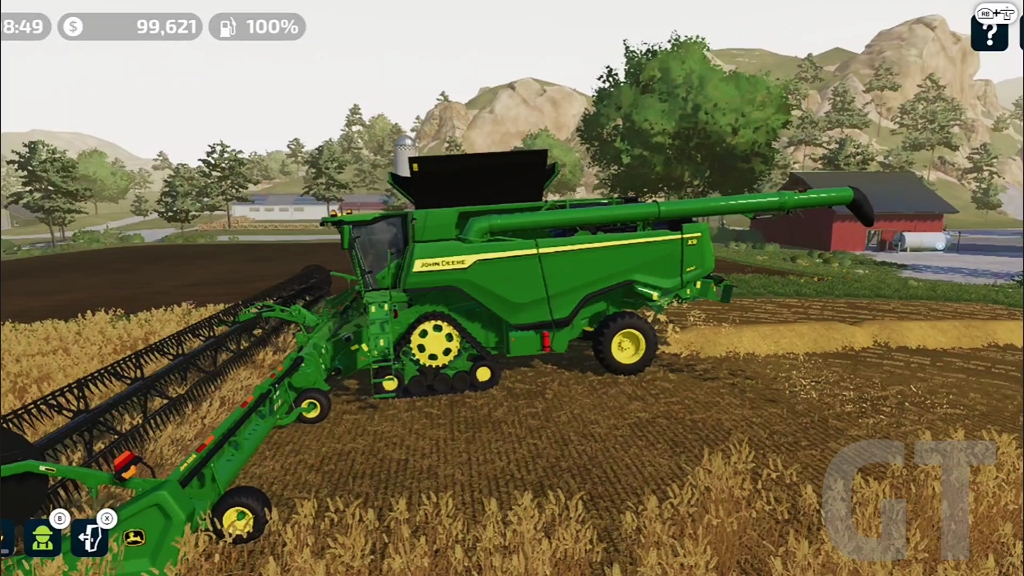1024x576 pixels.
Task: Exit the vehicle using the door icon
Action: tap(89, 538)
